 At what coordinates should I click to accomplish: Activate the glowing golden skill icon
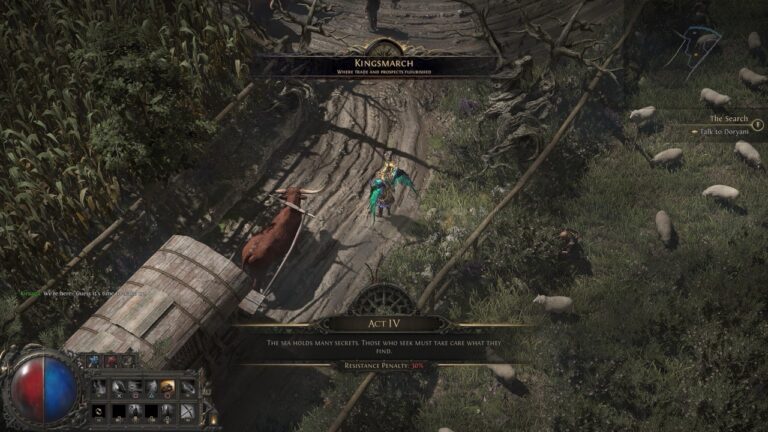pyautogui.click(x=168, y=387)
